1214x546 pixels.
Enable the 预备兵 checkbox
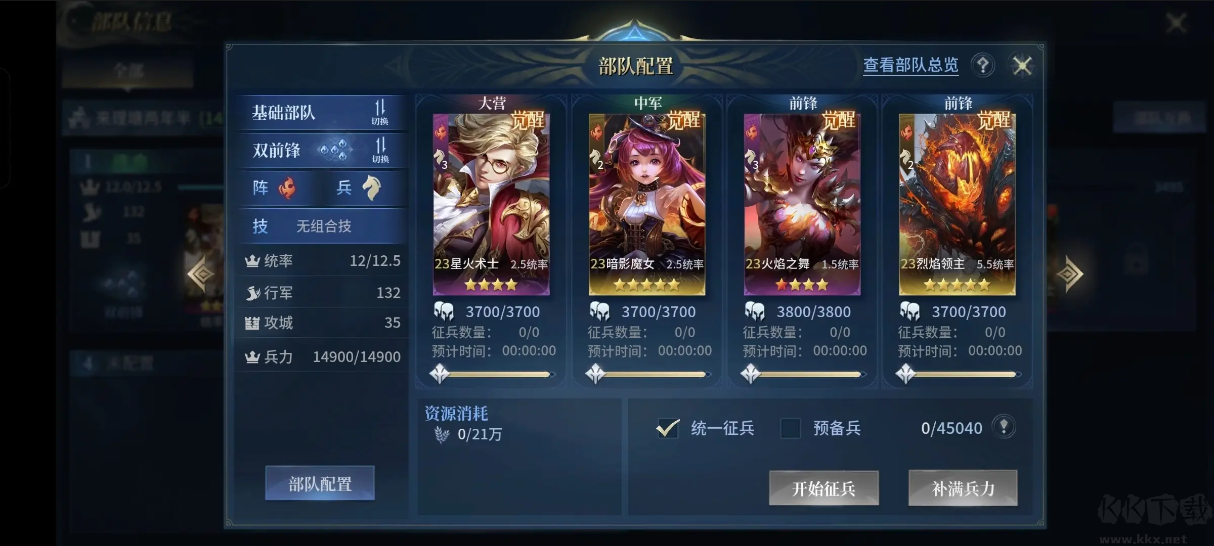[x=791, y=428]
